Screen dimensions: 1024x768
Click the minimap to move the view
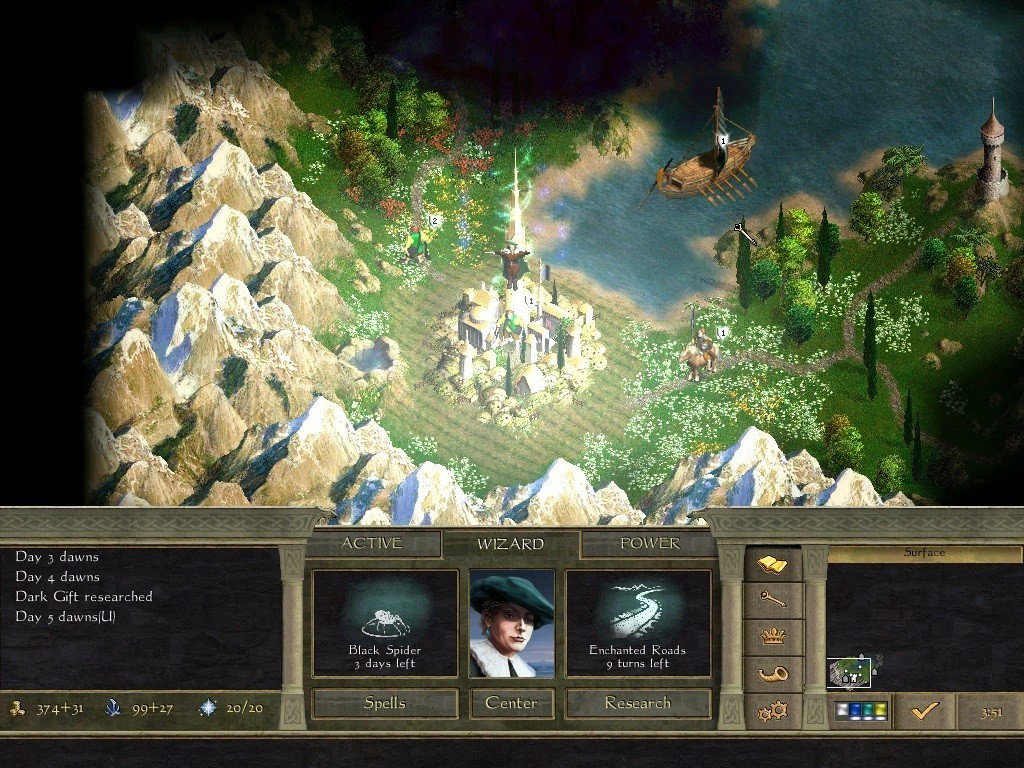click(x=851, y=673)
